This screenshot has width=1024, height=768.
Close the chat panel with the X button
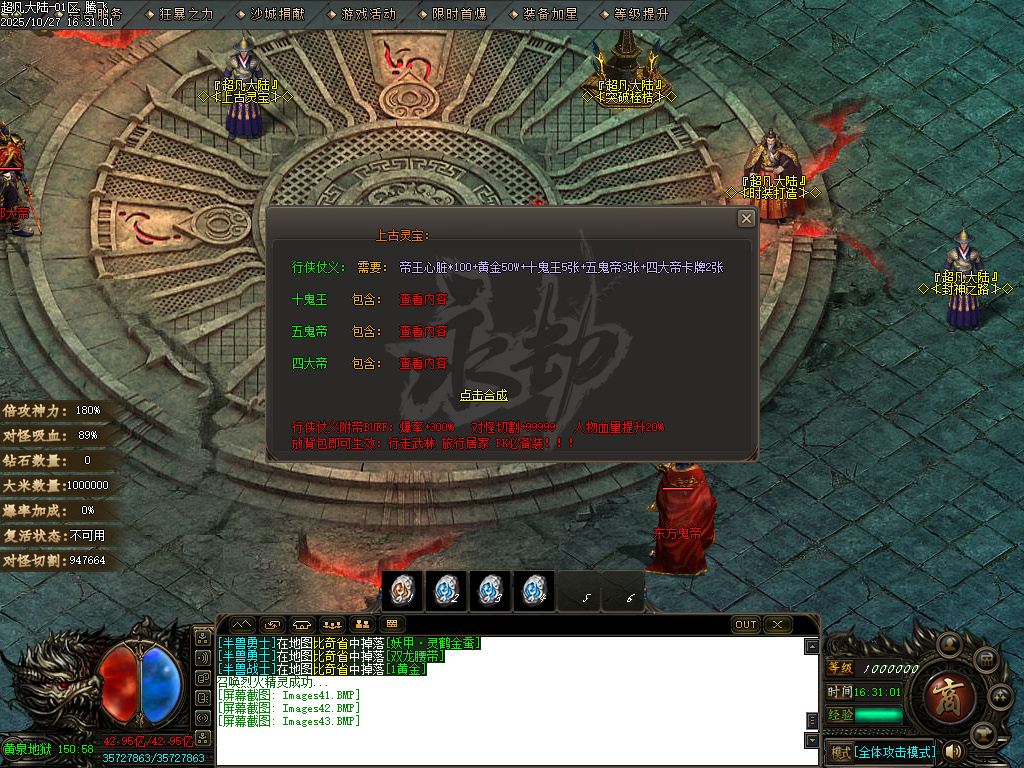(x=777, y=625)
